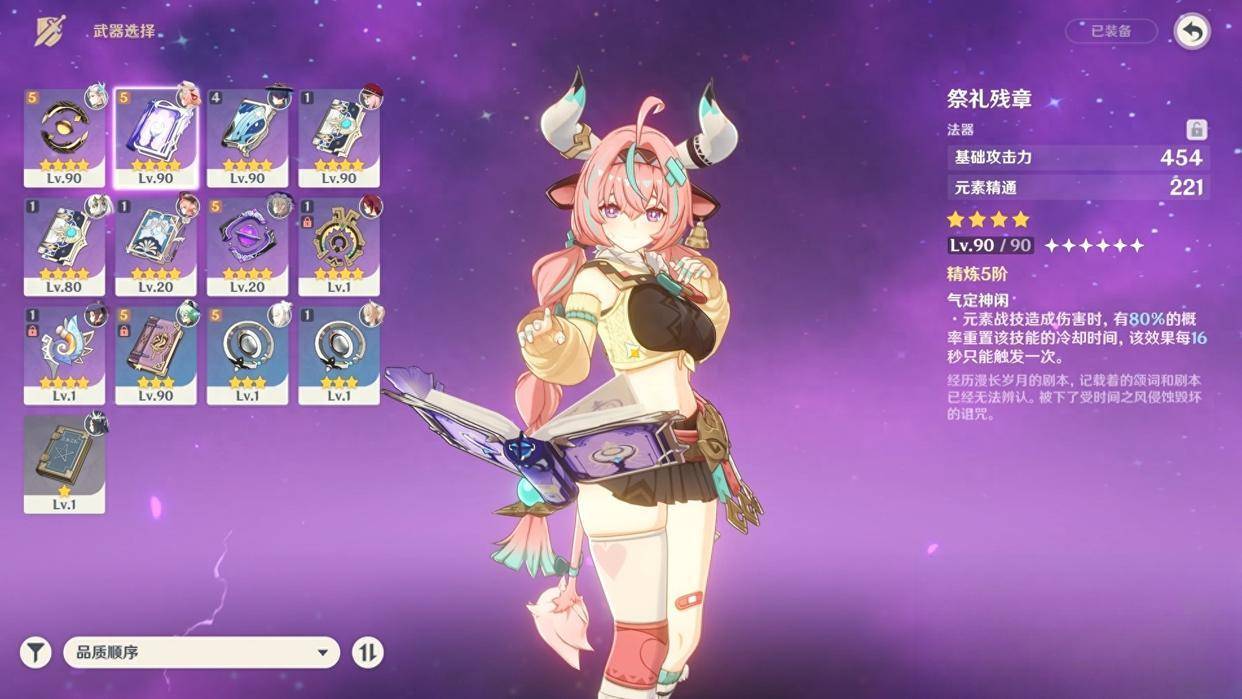Screen dimensions: 1242x699
Task: Reverse the sort order with the arrows button
Action: pyautogui.click(x=368, y=653)
